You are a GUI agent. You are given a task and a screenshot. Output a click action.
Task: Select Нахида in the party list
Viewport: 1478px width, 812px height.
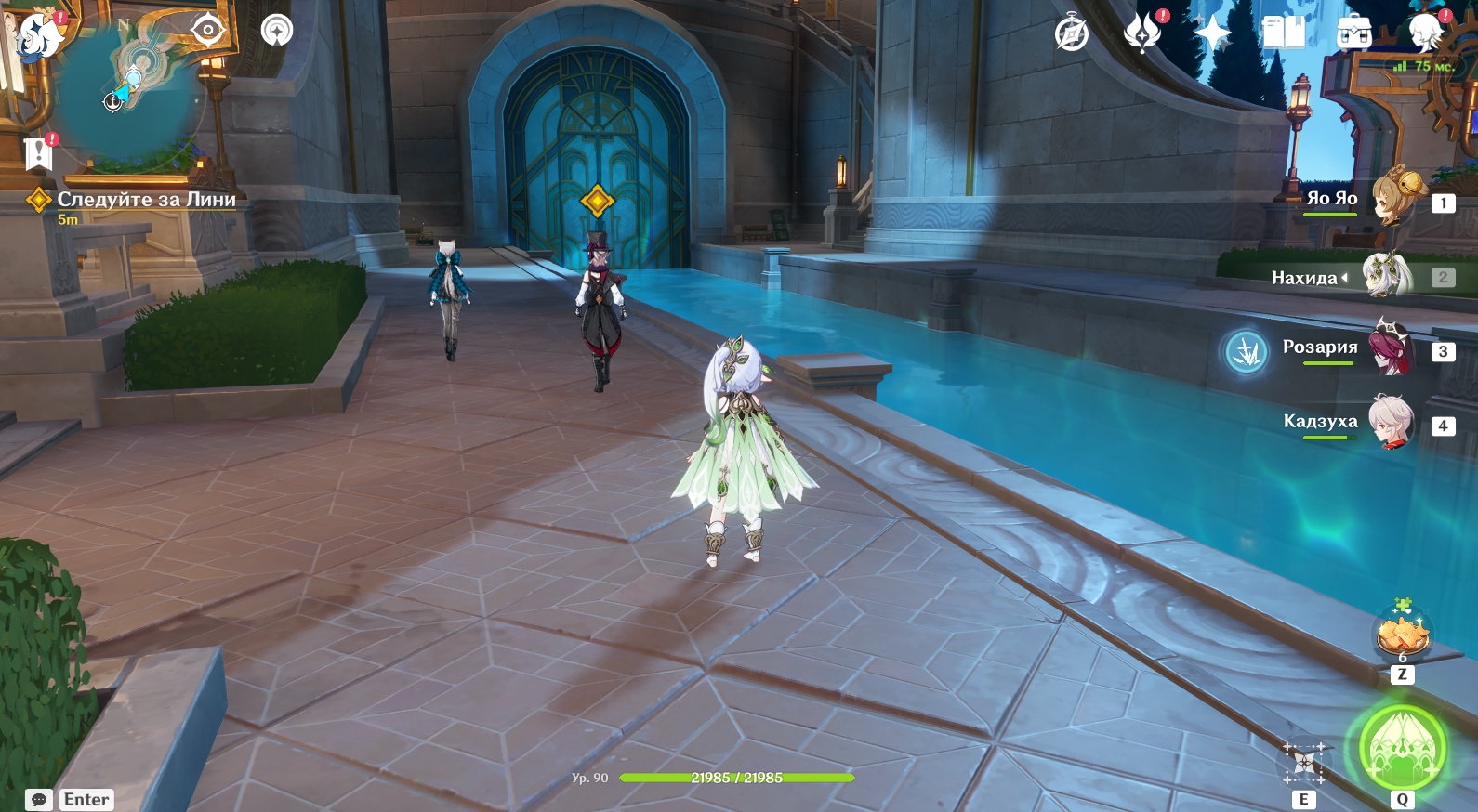click(x=1387, y=276)
